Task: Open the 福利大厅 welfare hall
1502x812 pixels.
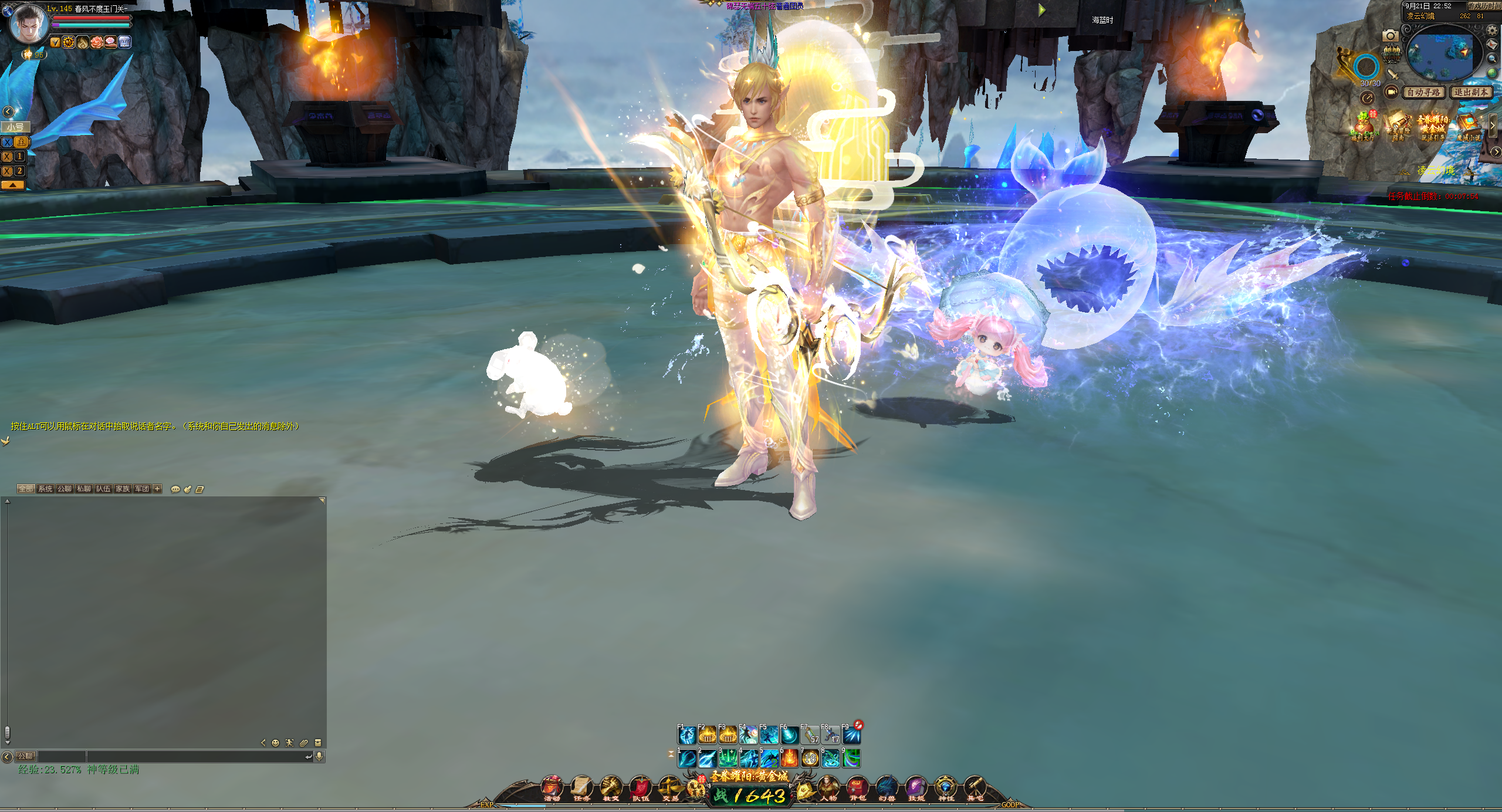Action: click(1363, 127)
